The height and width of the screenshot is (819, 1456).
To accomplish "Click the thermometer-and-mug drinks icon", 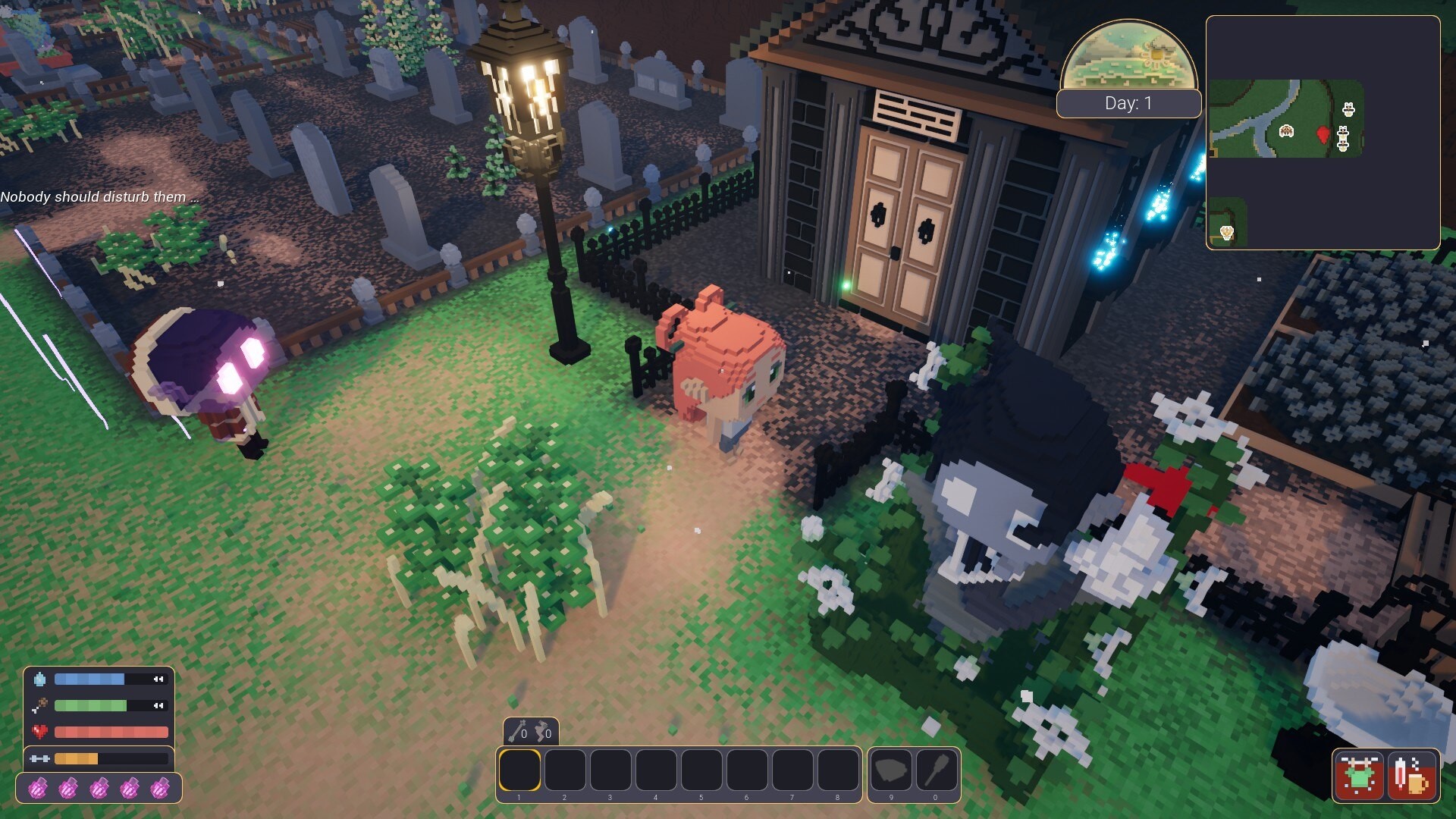I will coord(1412,776).
